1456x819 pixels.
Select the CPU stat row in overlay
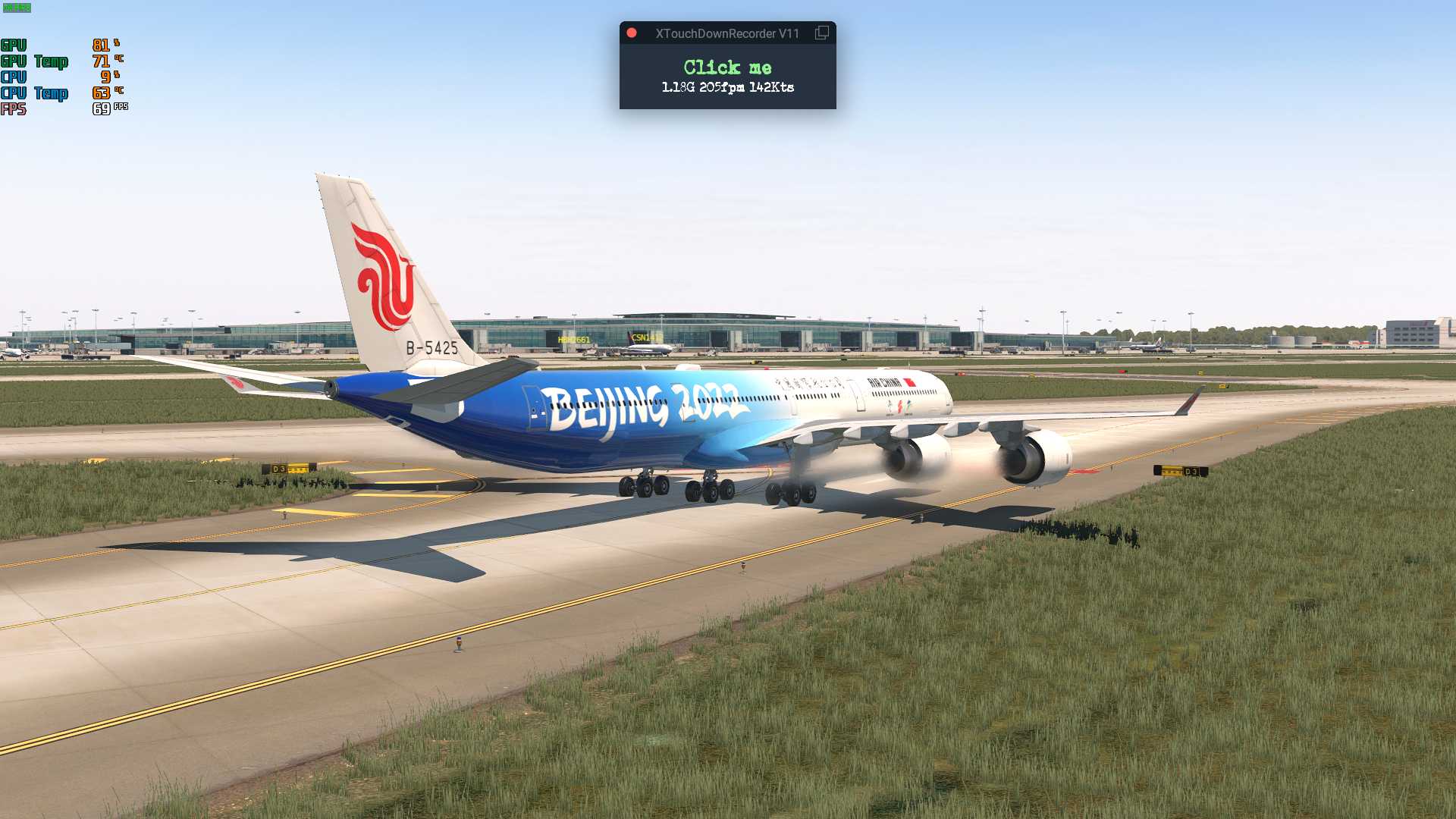[45, 77]
